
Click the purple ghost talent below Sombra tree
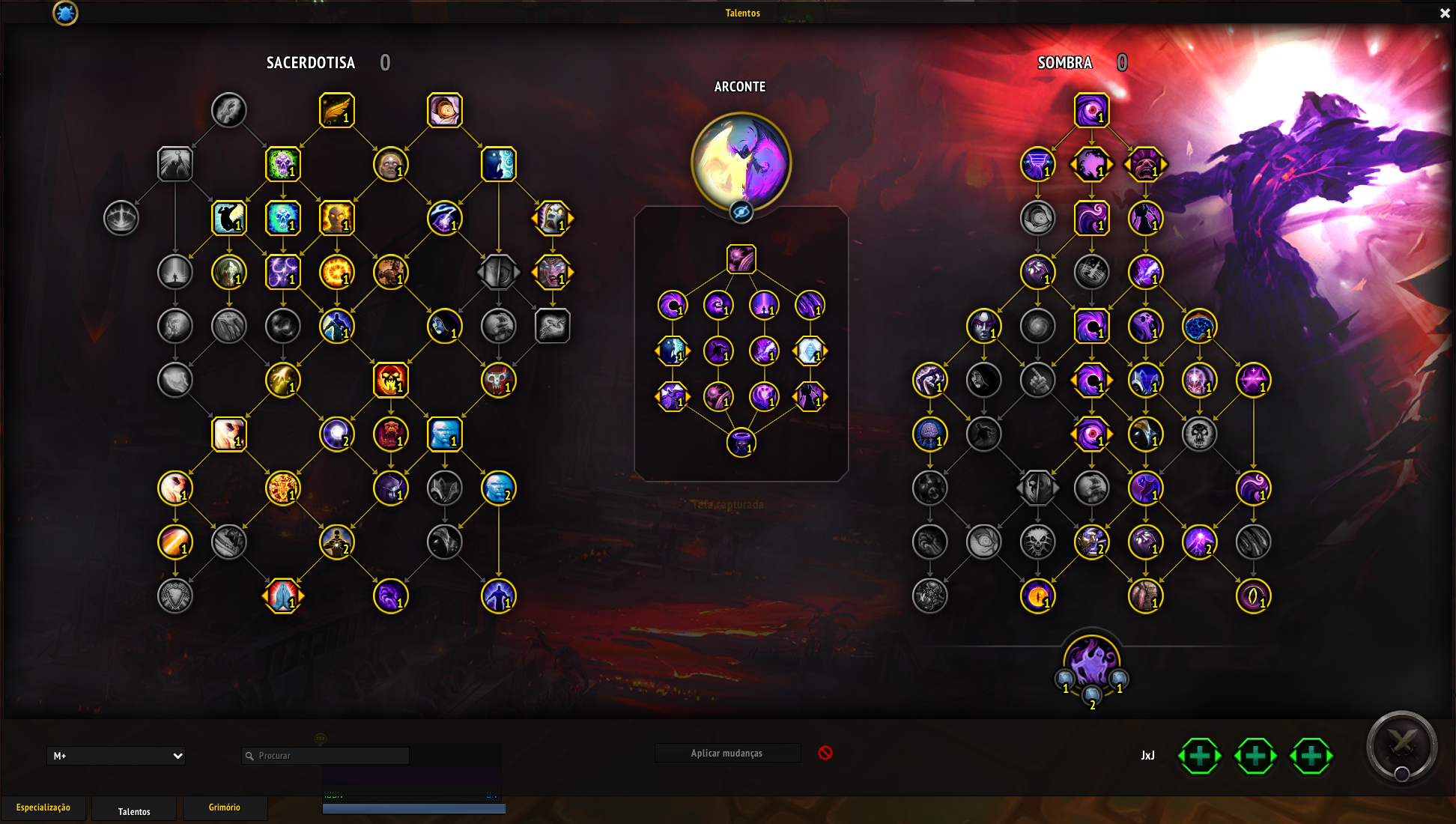point(1091,661)
